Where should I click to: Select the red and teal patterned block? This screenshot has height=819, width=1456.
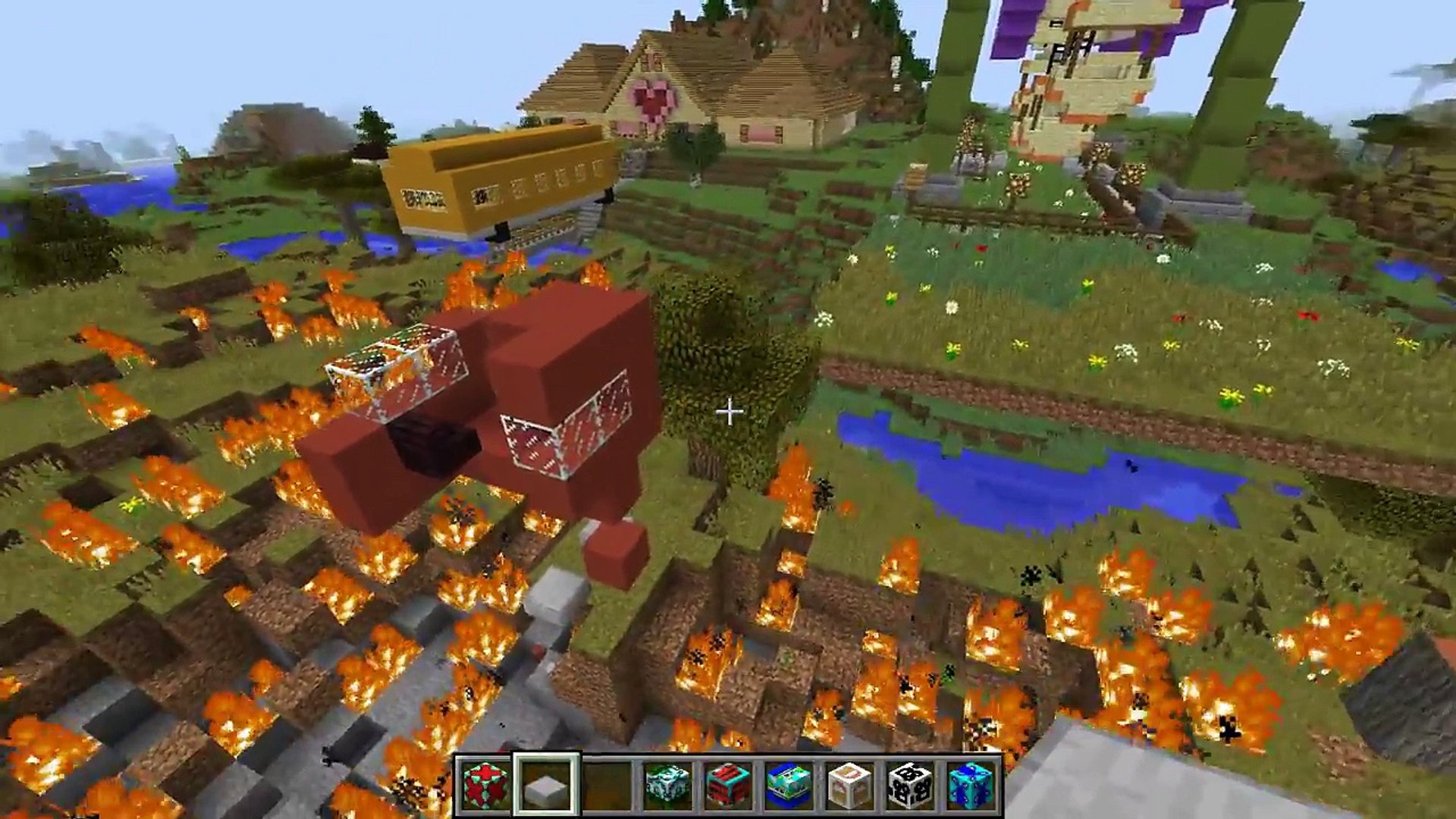coord(485,784)
